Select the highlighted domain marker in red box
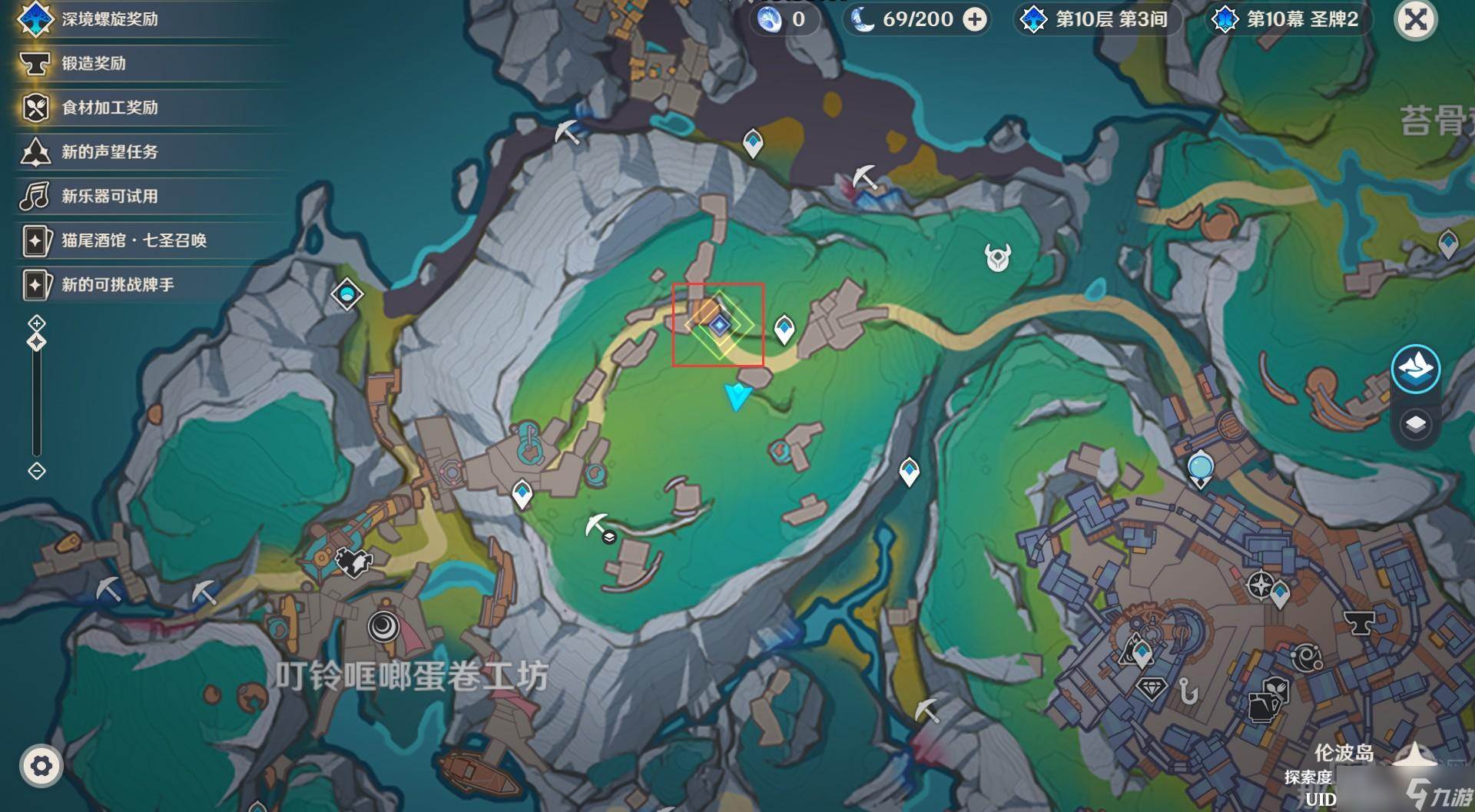Viewport: 1475px width, 812px height. (719, 326)
